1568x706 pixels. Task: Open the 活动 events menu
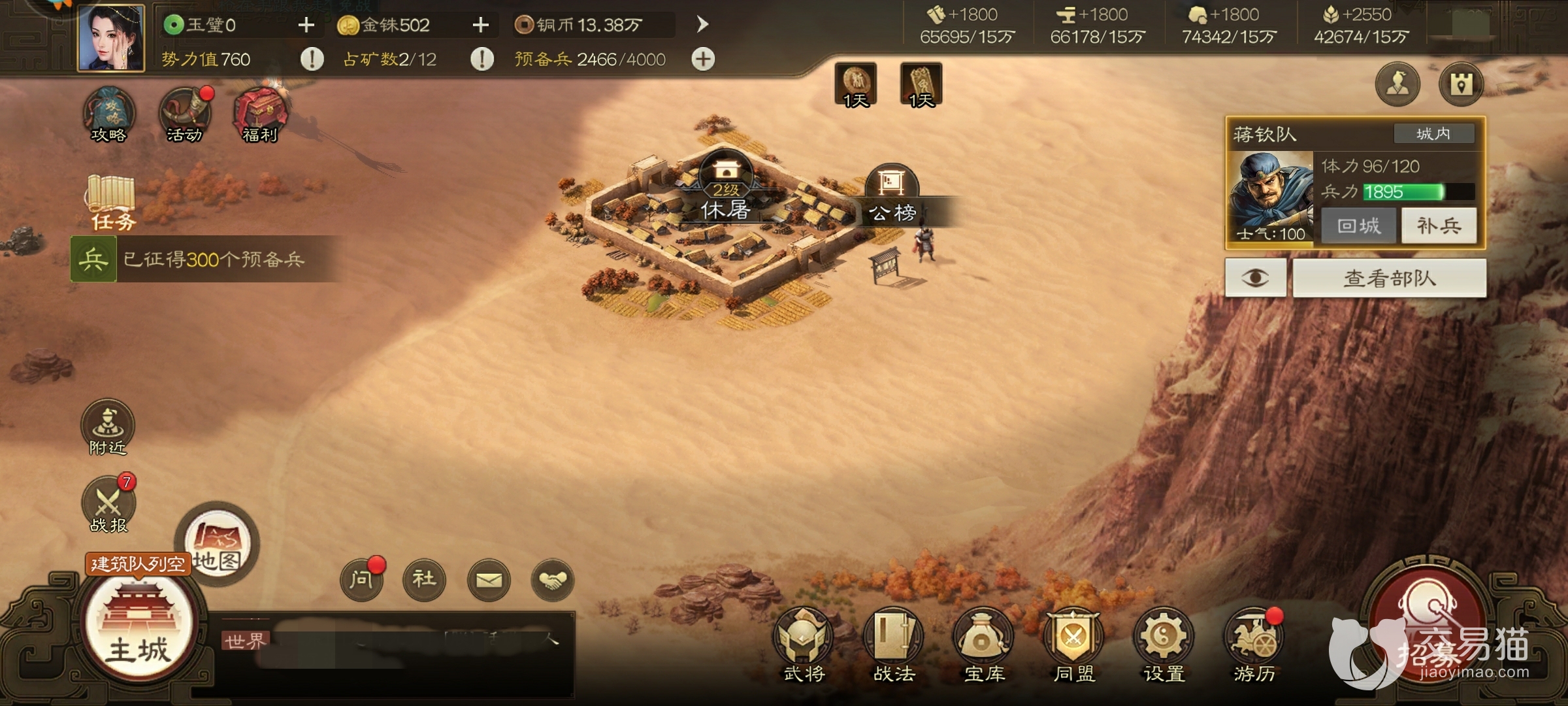pyautogui.click(x=185, y=116)
